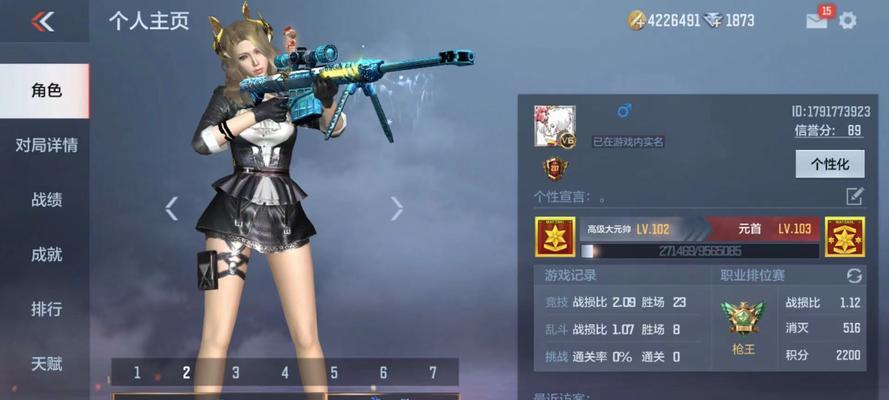Switch to the 角色 tab
The image size is (889, 400).
point(46,91)
